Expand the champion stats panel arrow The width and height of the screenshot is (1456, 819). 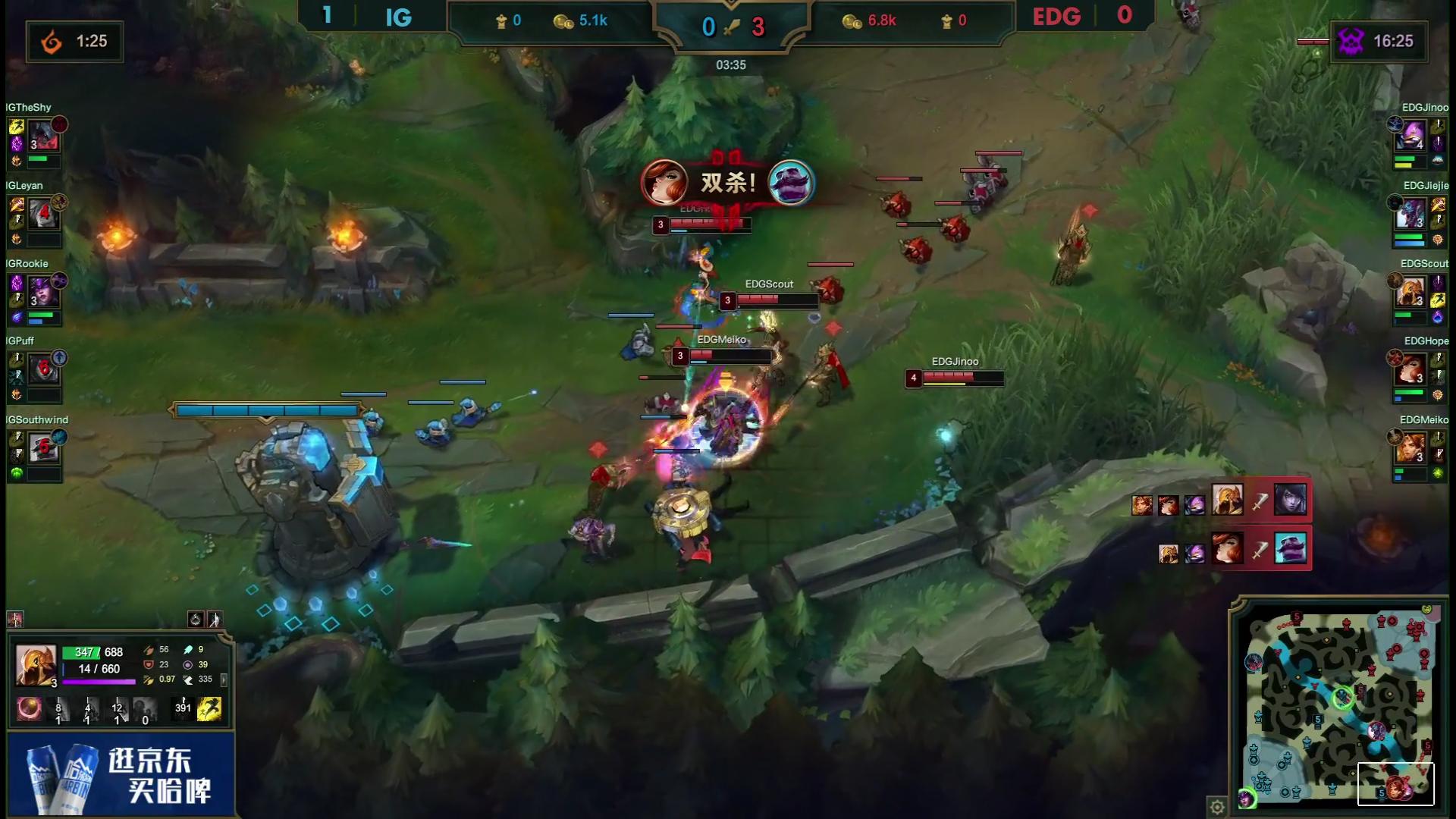point(224,679)
